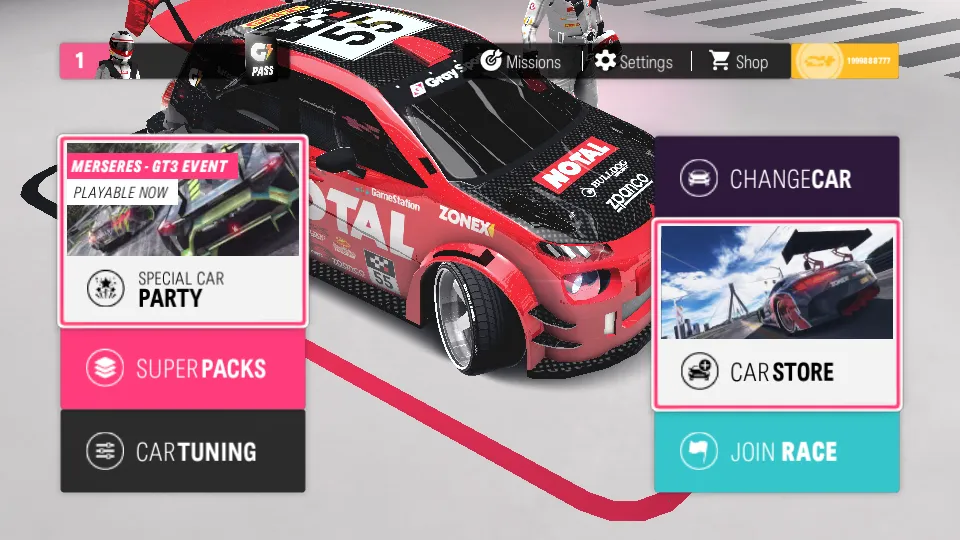Open the Special Car Party event
960x540 pixels.
(183, 231)
